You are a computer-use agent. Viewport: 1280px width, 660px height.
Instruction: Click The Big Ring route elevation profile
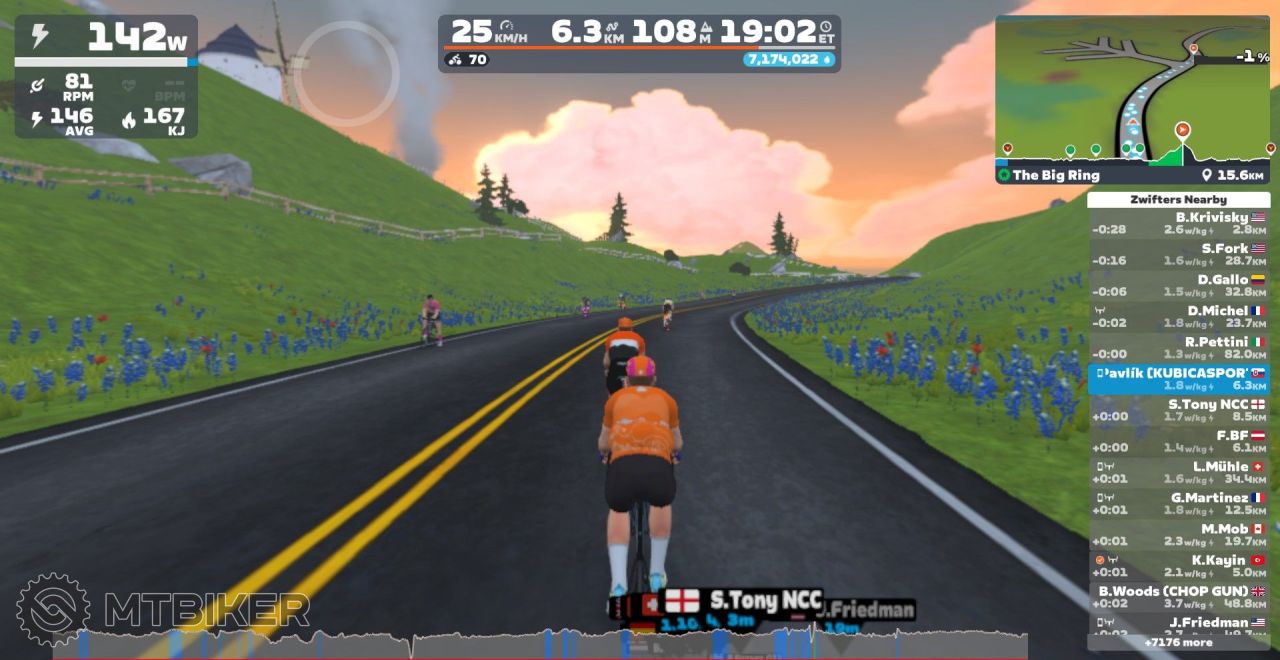[x=1132, y=151]
